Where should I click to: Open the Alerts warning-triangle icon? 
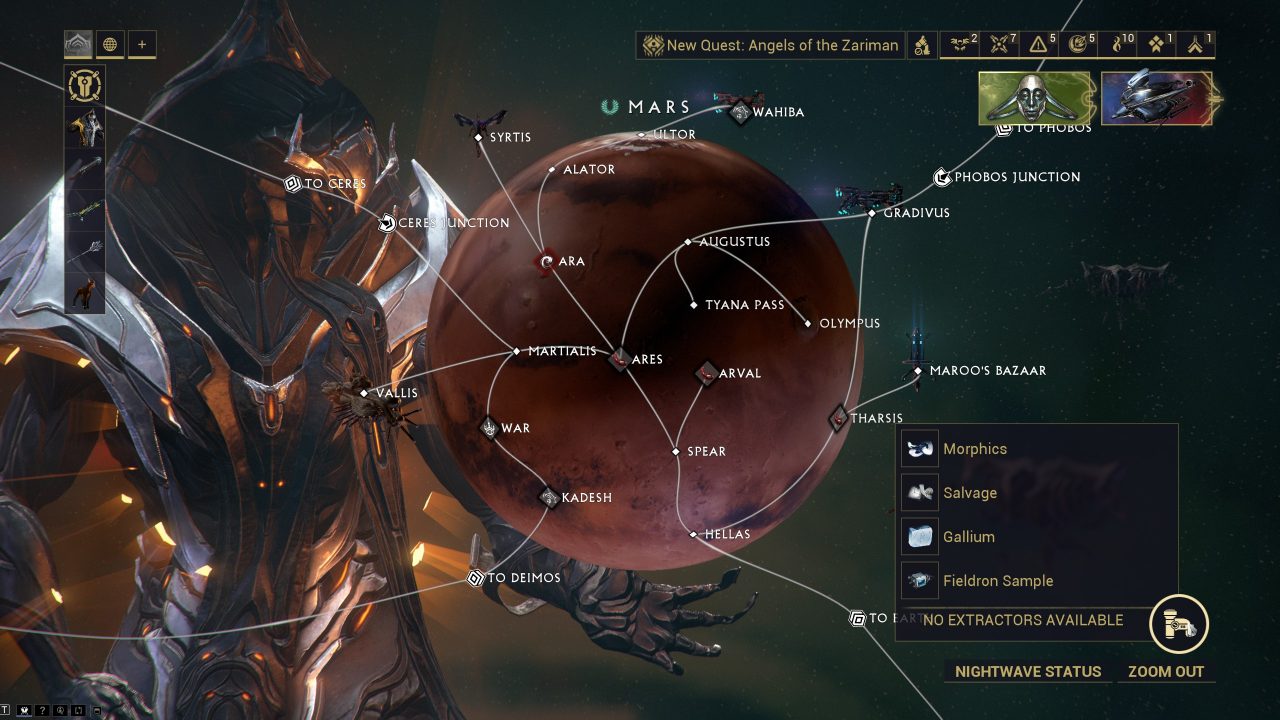[x=1036, y=44]
